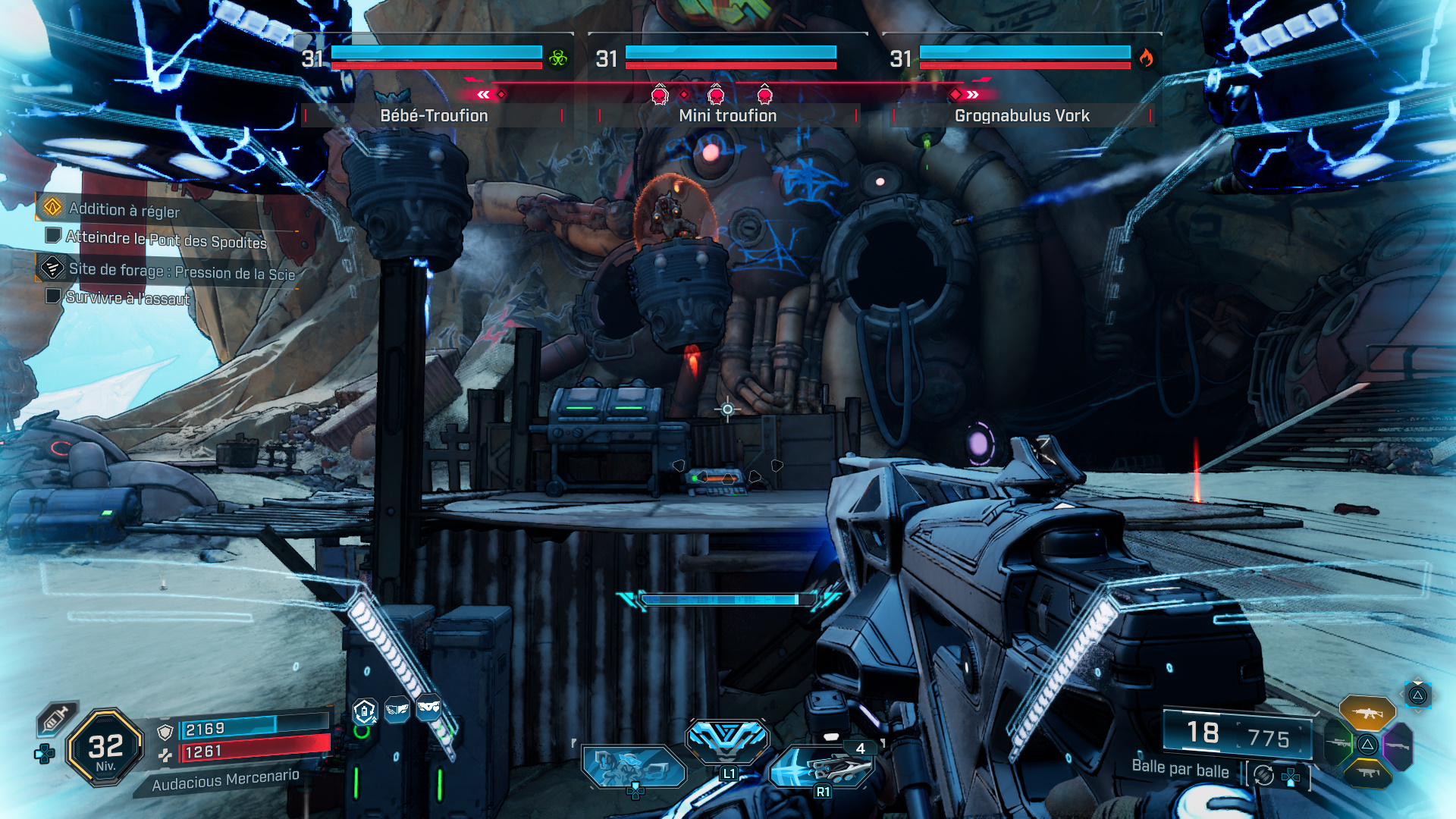1456x819 pixels.
Task: Click the level 32 character badge
Action: 105,747
